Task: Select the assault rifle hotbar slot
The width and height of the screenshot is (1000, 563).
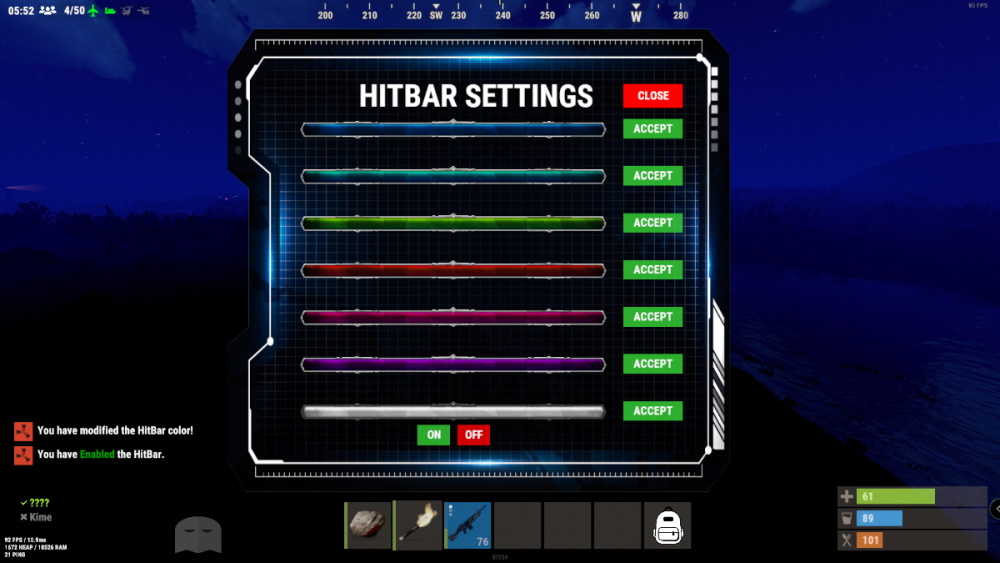Action: point(468,526)
